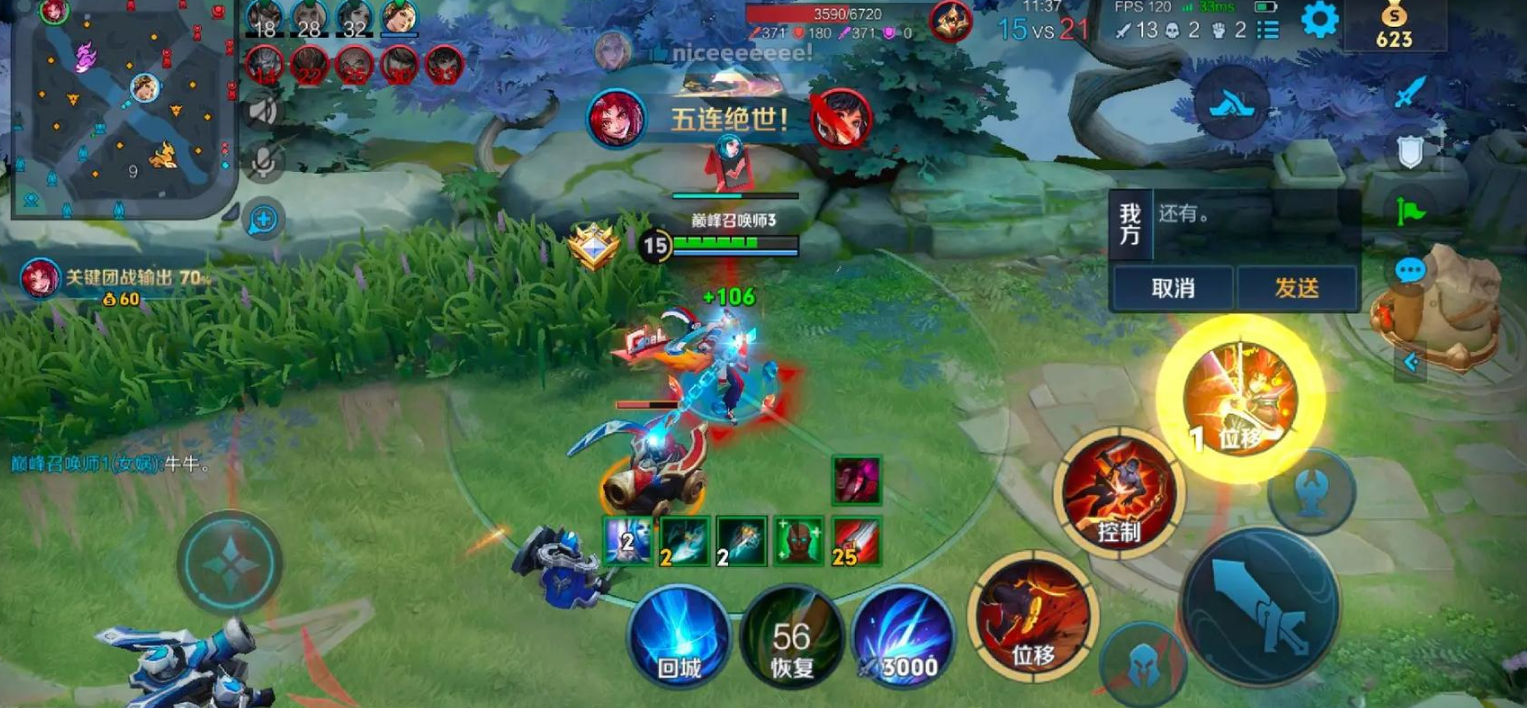Image resolution: width=1527 pixels, height=708 pixels.
Task: Cast the lower 位移 dash skill
Action: [1033, 614]
